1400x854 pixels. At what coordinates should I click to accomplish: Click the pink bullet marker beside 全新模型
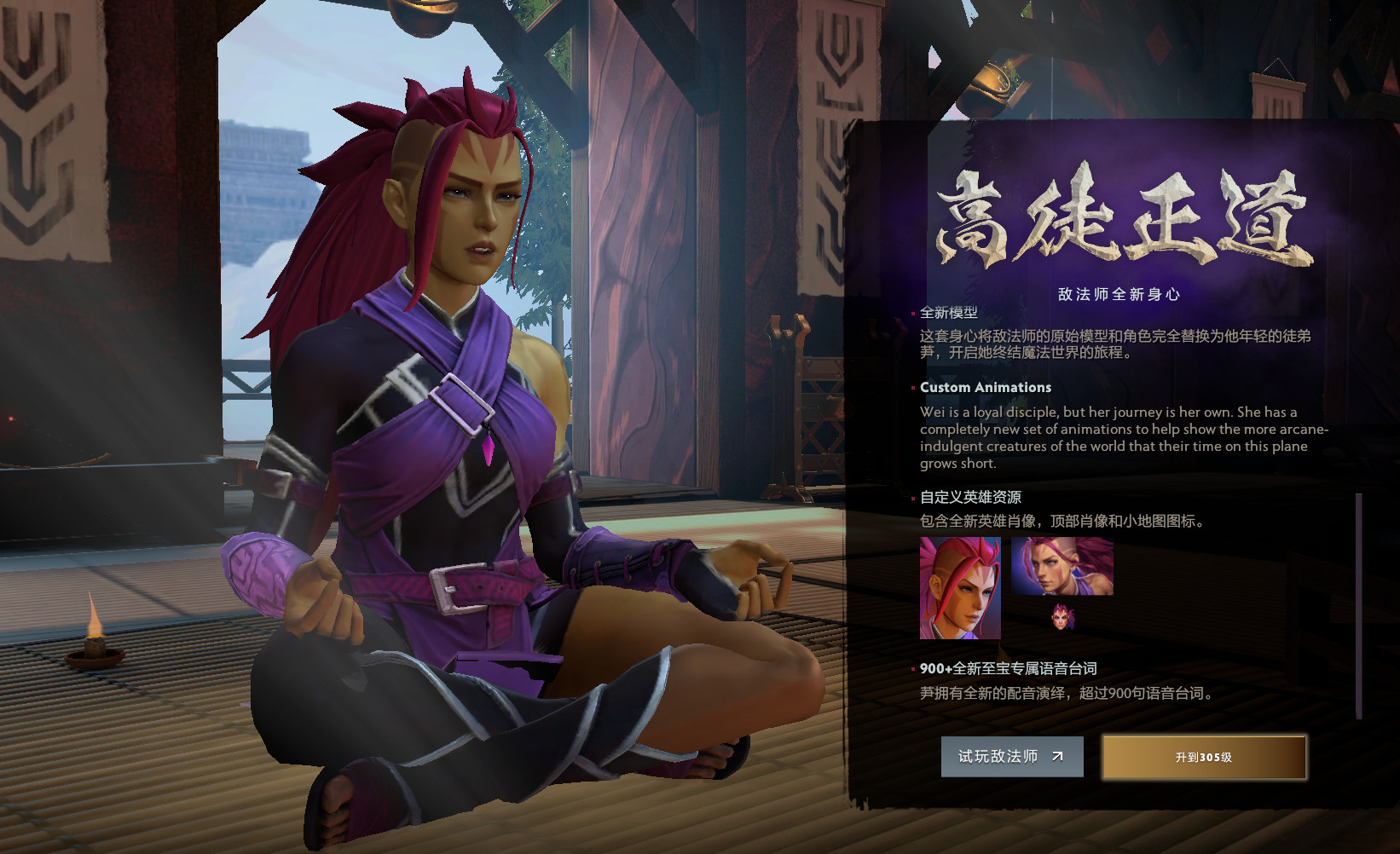(912, 313)
